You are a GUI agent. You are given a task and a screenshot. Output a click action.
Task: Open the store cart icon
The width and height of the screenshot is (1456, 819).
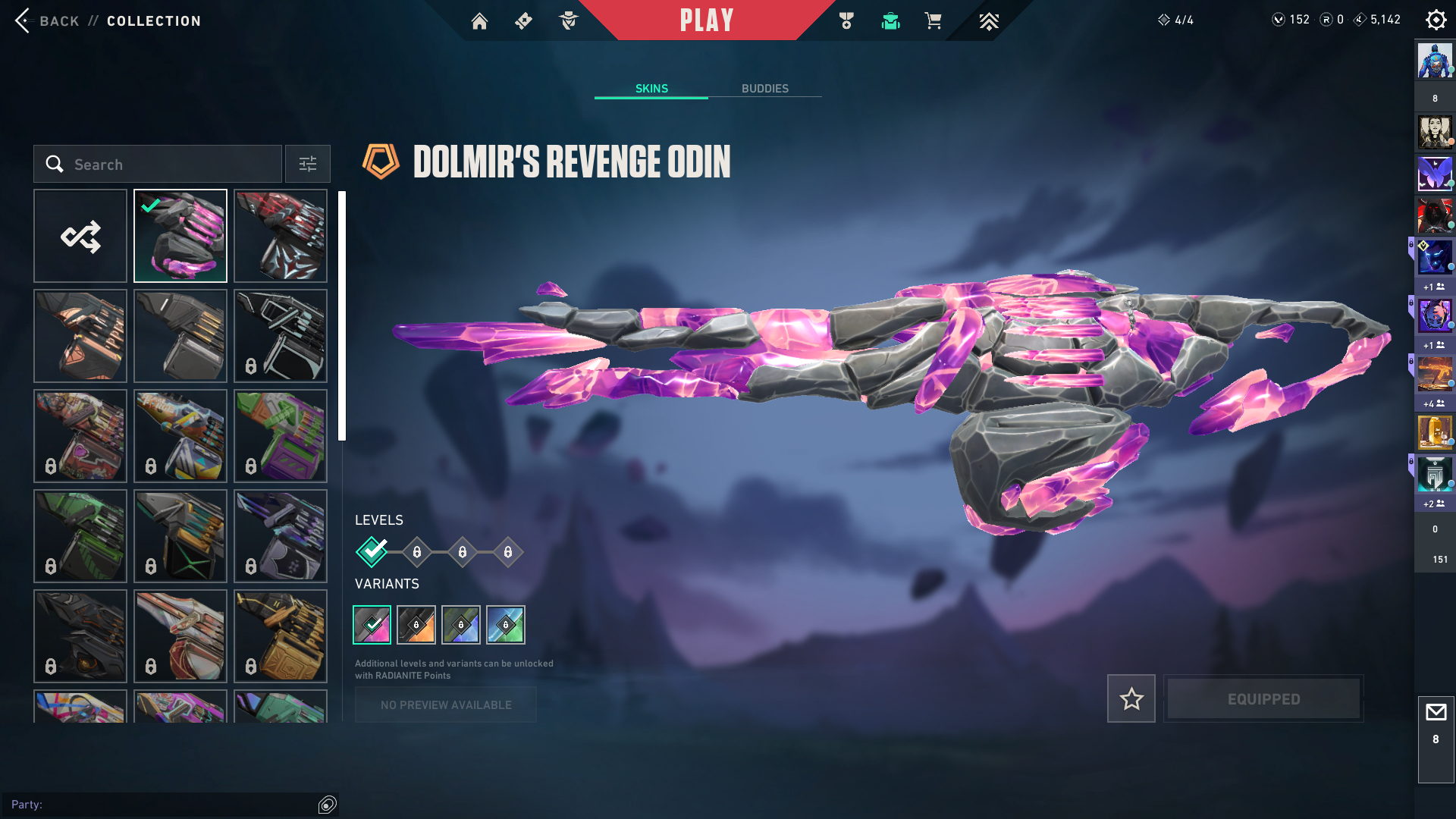[933, 21]
